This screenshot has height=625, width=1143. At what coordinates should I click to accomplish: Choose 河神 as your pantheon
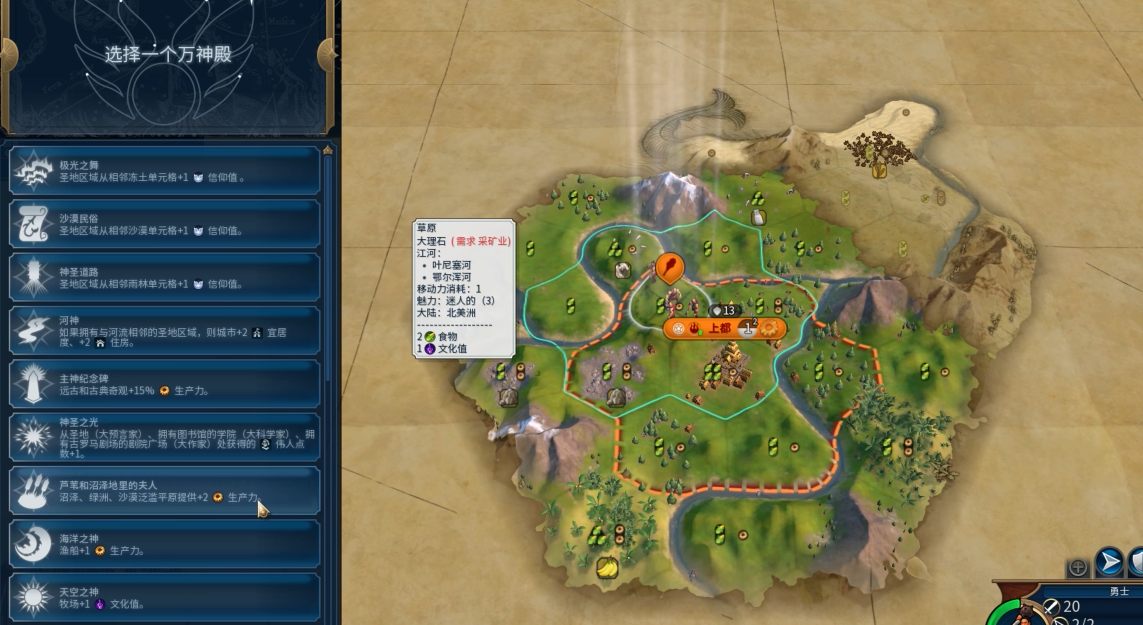[x=165, y=330]
